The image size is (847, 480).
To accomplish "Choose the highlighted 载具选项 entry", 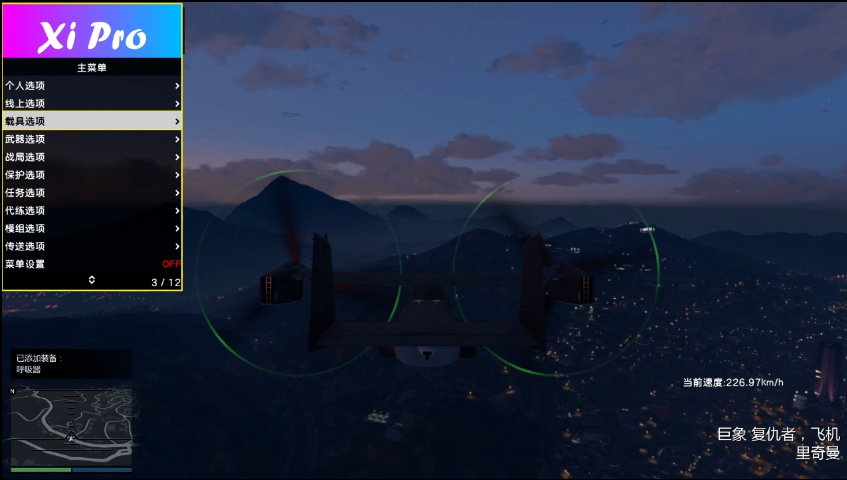I will [92, 121].
